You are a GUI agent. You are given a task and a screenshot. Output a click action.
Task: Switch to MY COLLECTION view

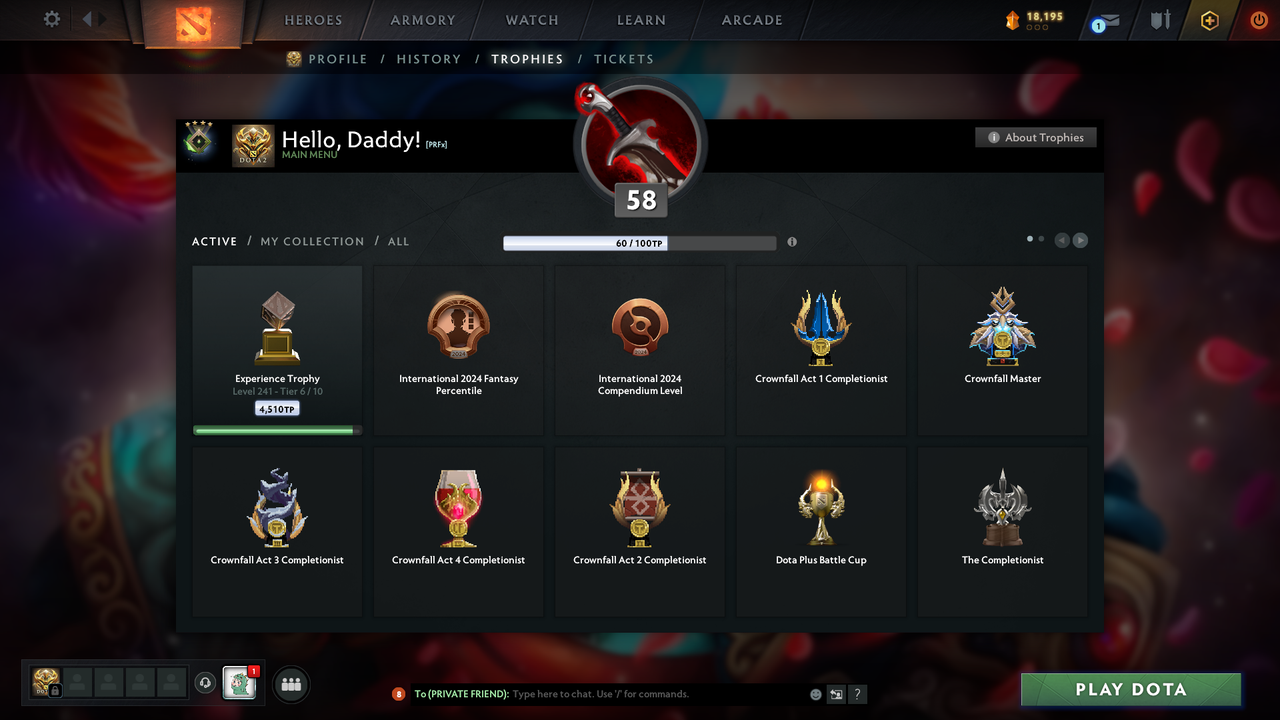click(312, 241)
